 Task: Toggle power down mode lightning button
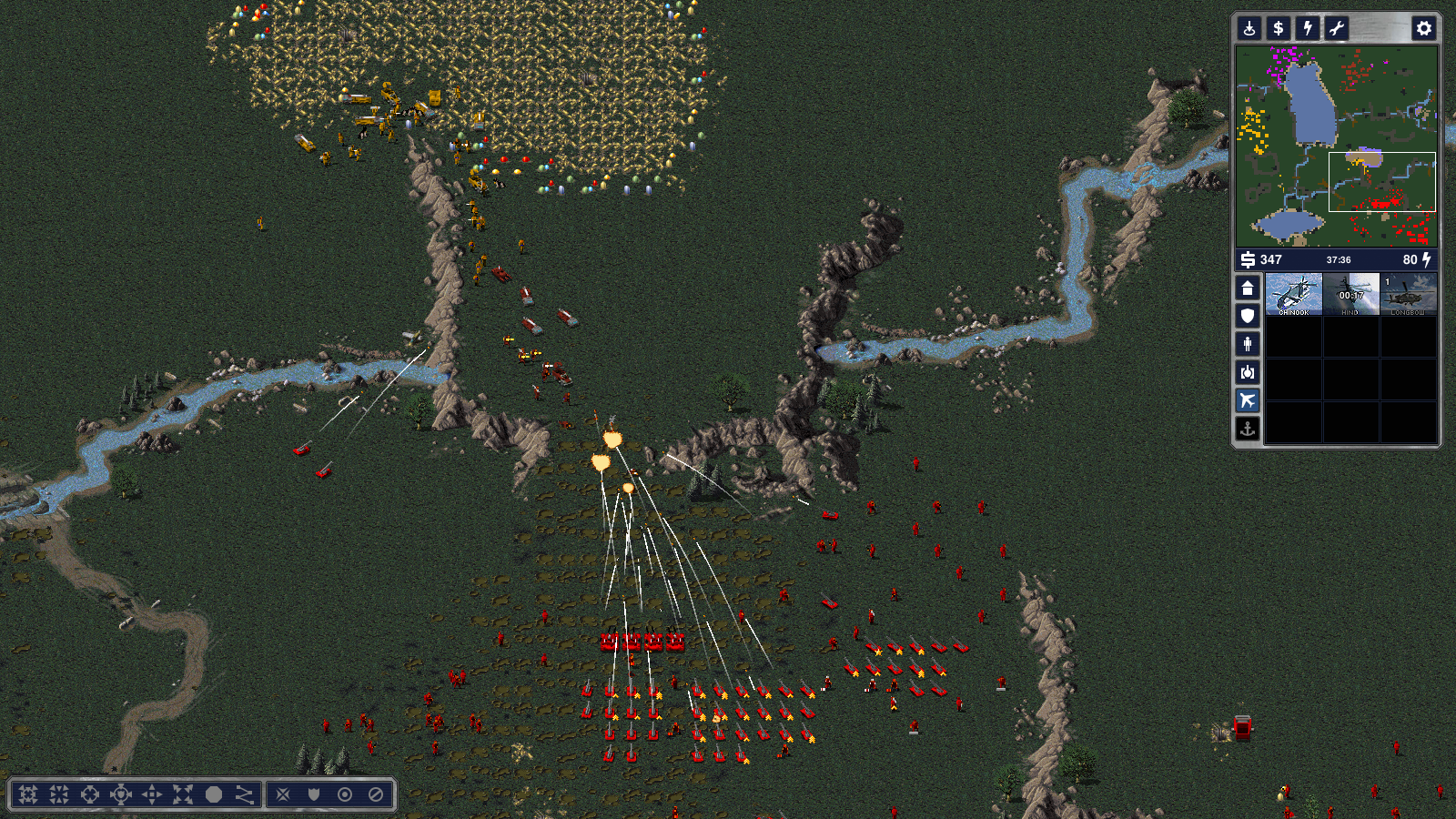tap(1308, 28)
